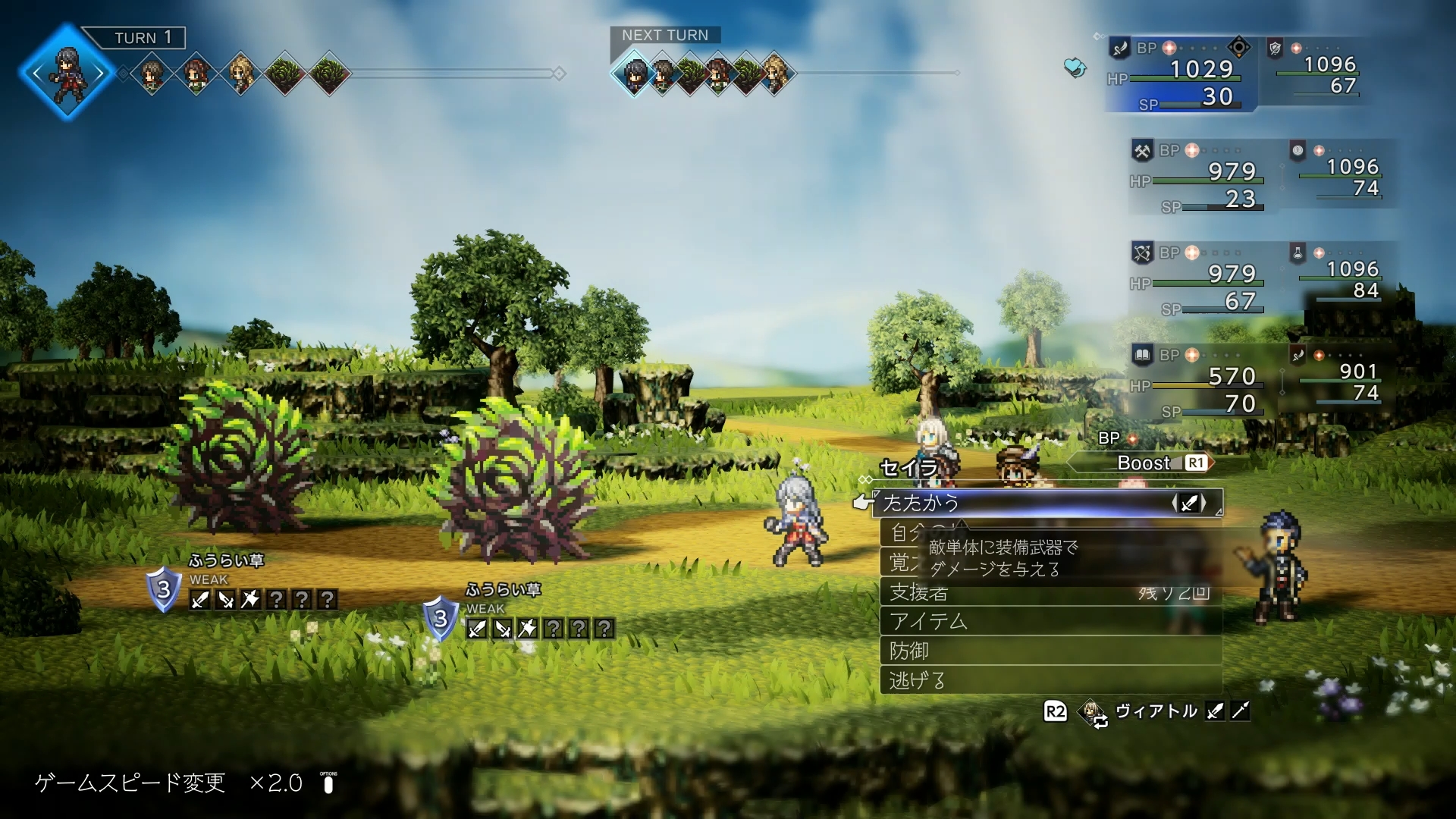The image size is (1456, 819).
Task: Click the large current-turn character portrait
Action: point(67,73)
